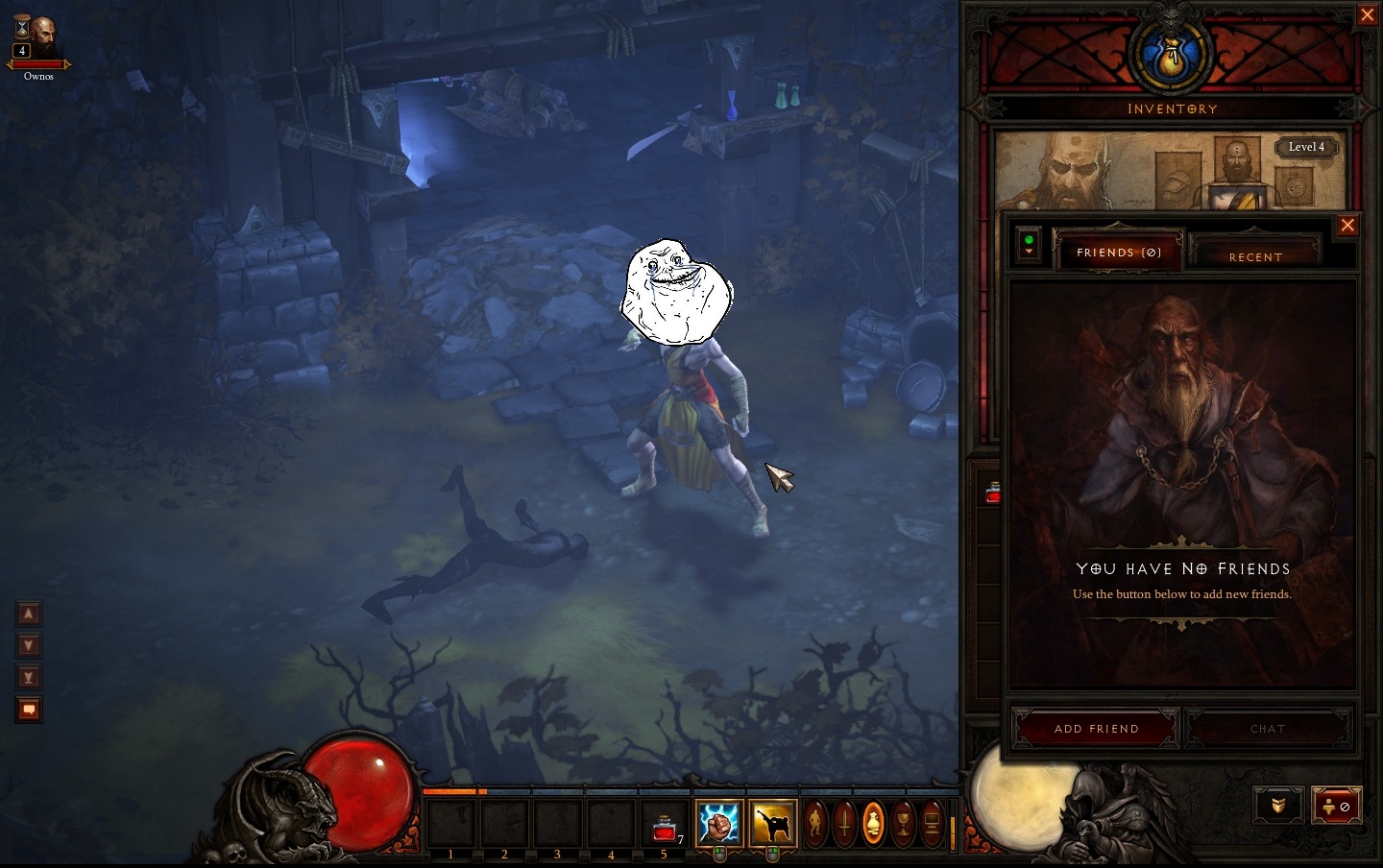Toggle the chat speech bubble button
Image resolution: width=1383 pixels, height=868 pixels.
(29, 710)
